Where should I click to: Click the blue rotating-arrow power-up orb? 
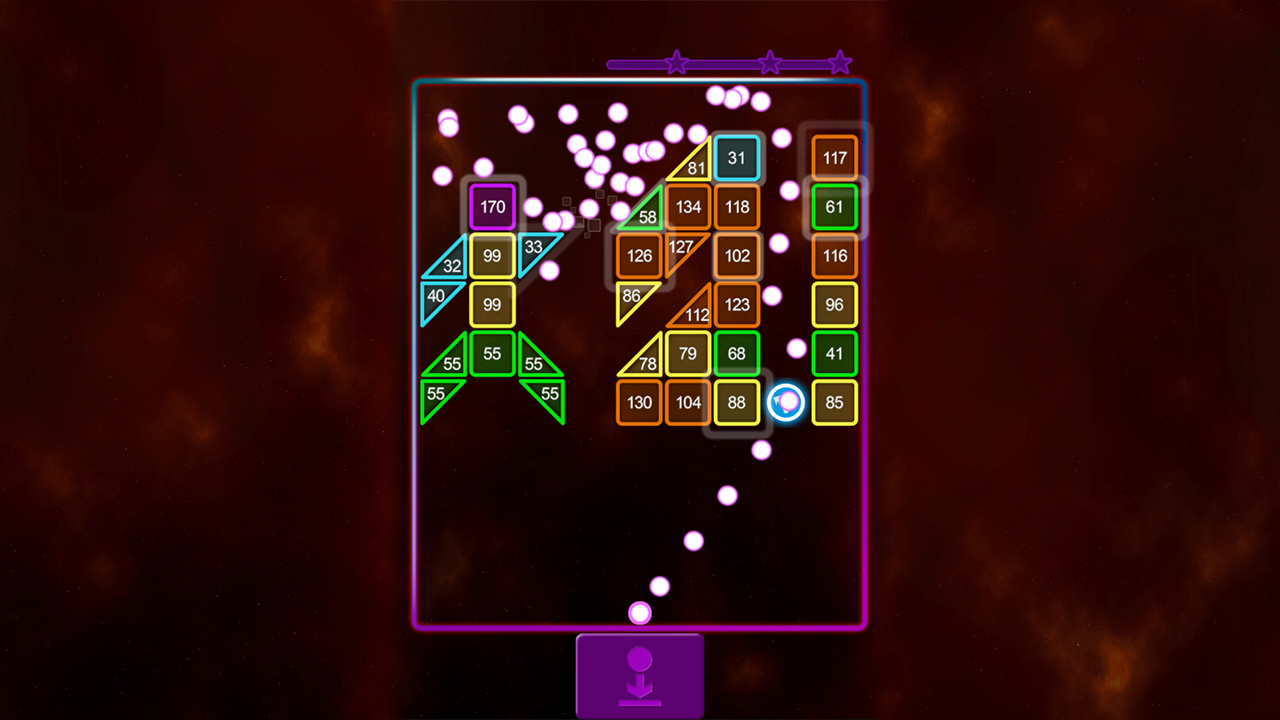[787, 402]
